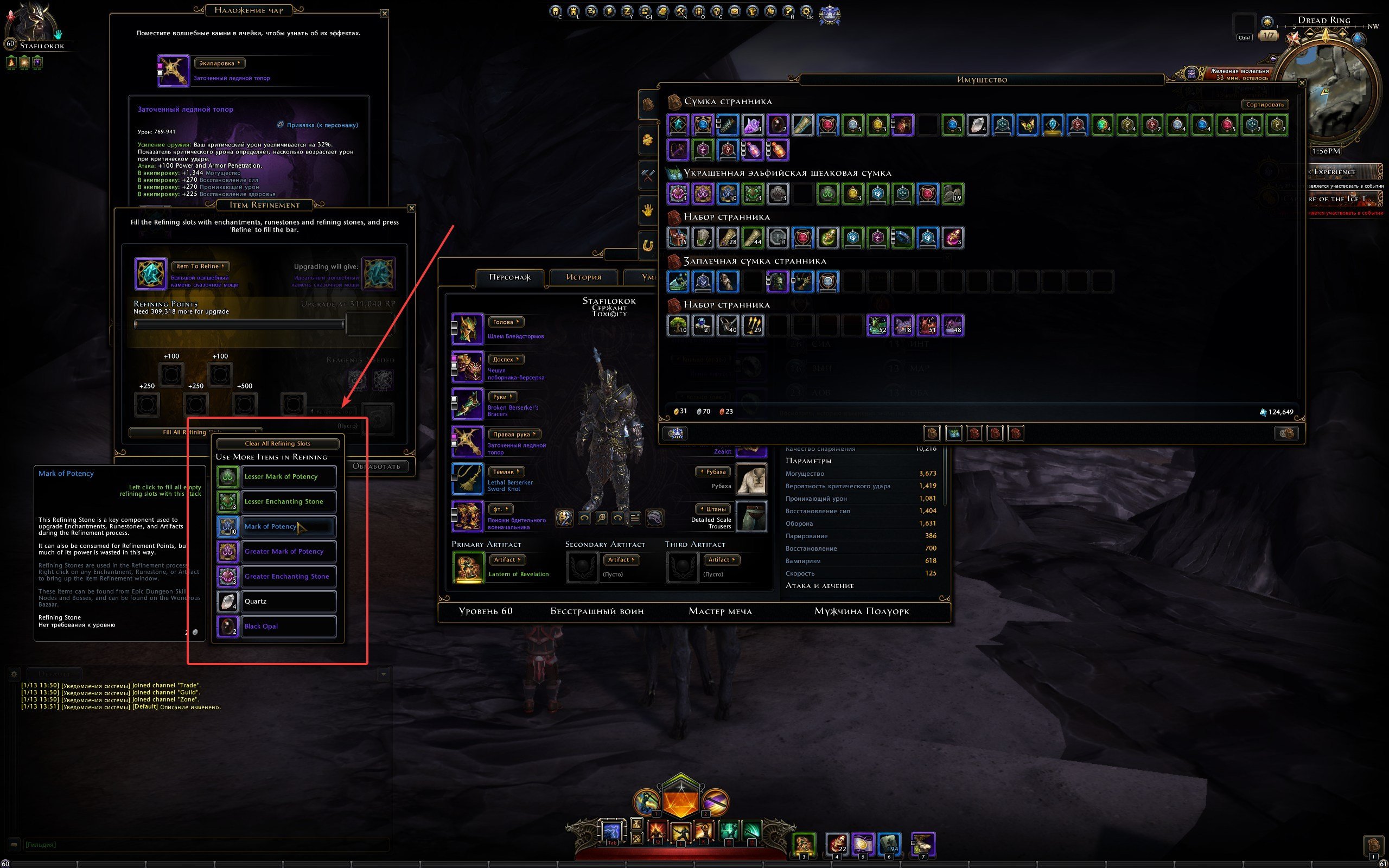Click the Обработать refine button

[x=376, y=466]
